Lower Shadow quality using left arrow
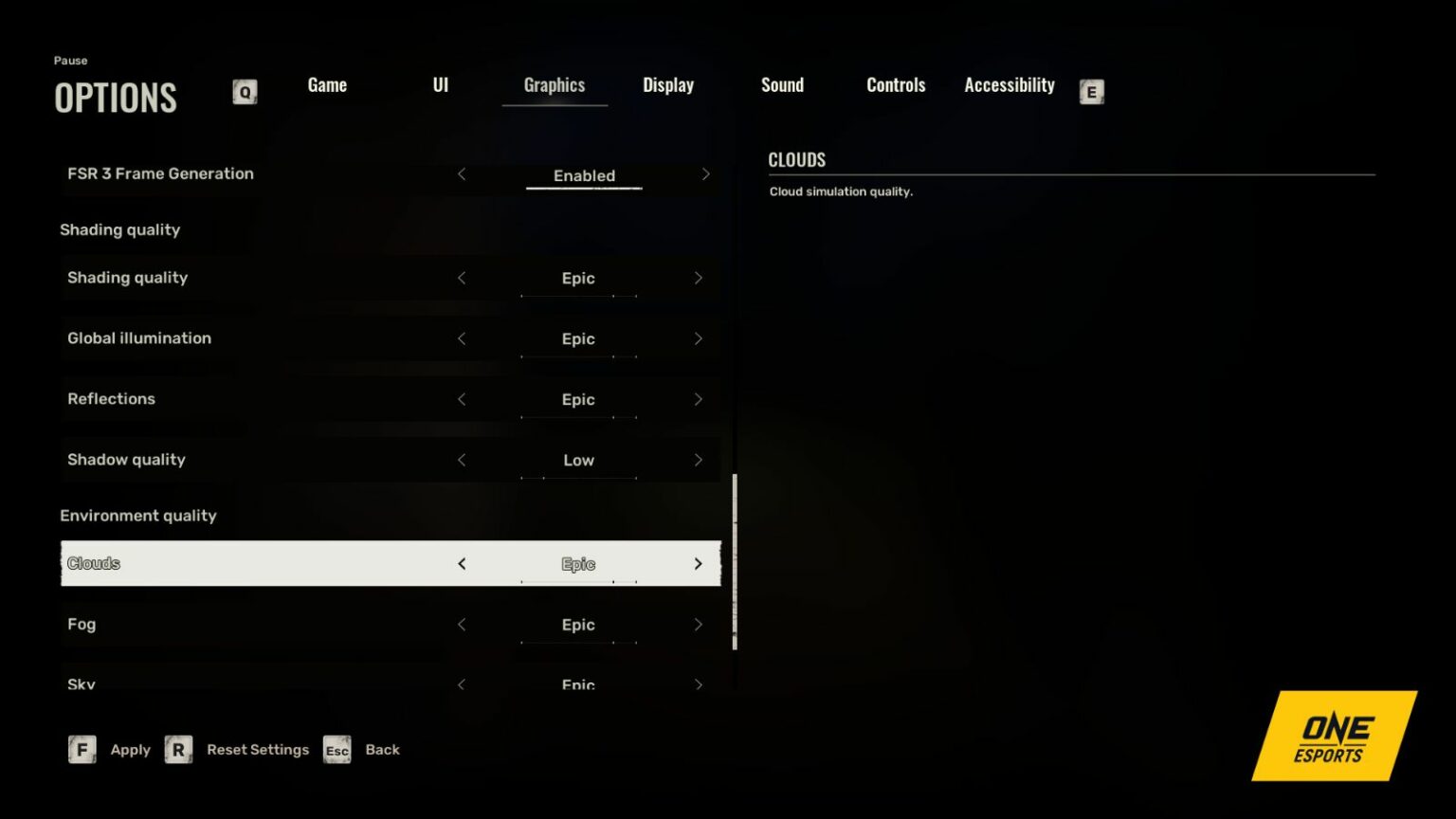The height and width of the screenshot is (819, 1456). pyautogui.click(x=462, y=460)
